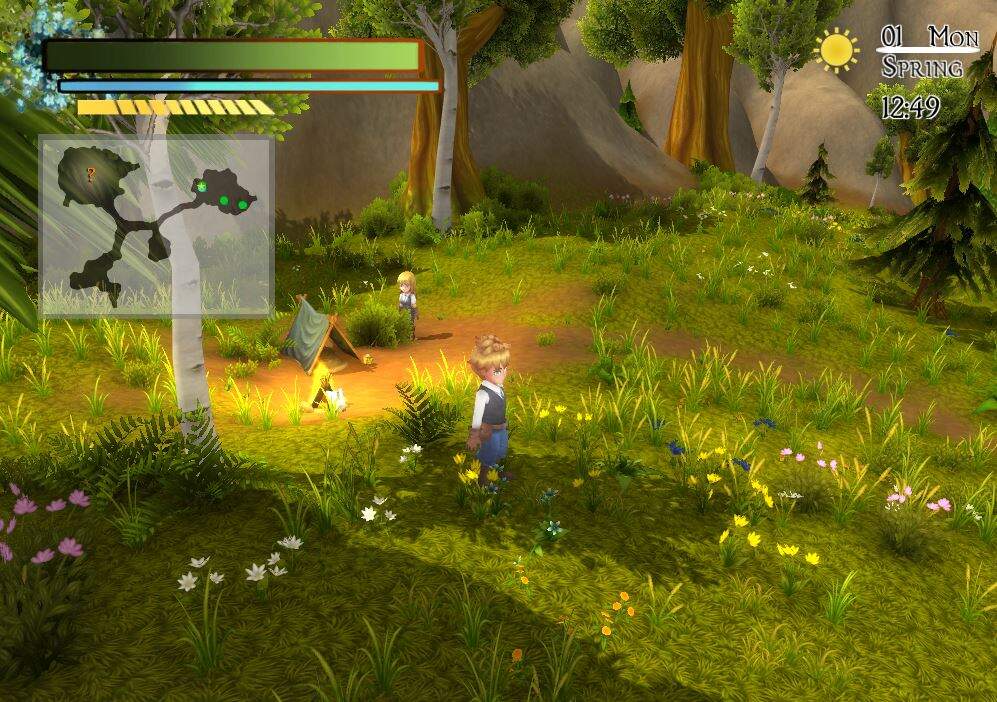997x702 pixels.
Task: Click the green star marker on minimap
Action: point(201,186)
